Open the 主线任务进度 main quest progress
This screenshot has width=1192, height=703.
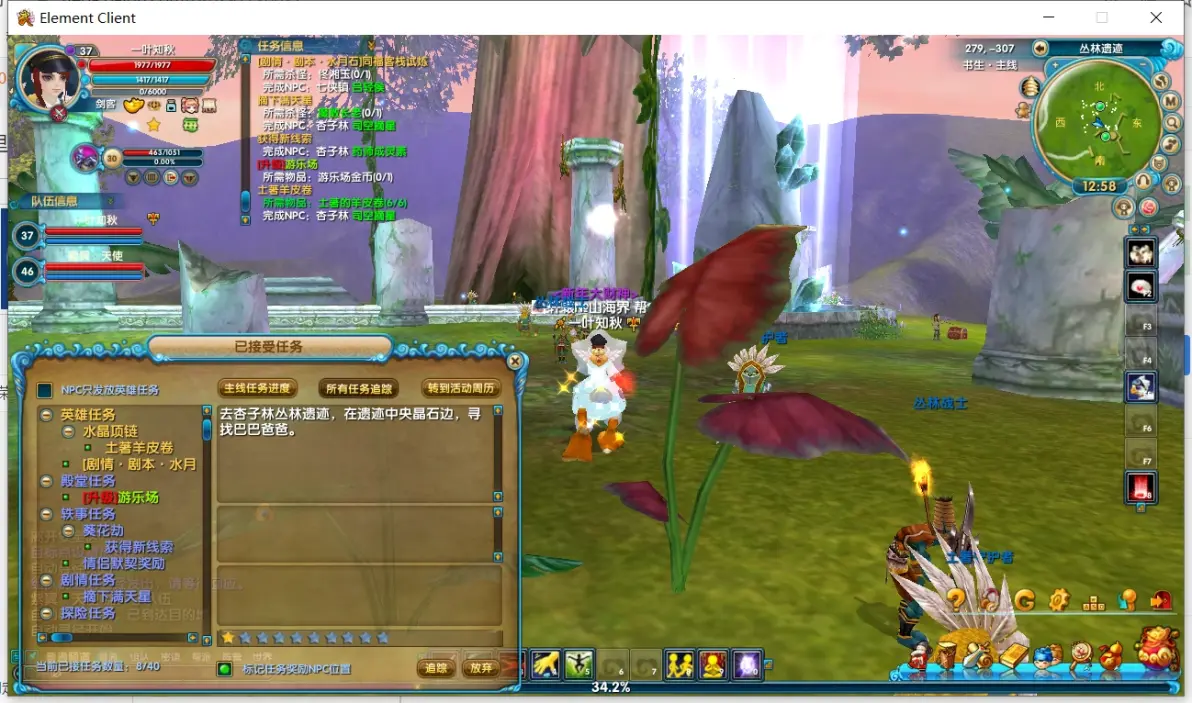point(257,388)
